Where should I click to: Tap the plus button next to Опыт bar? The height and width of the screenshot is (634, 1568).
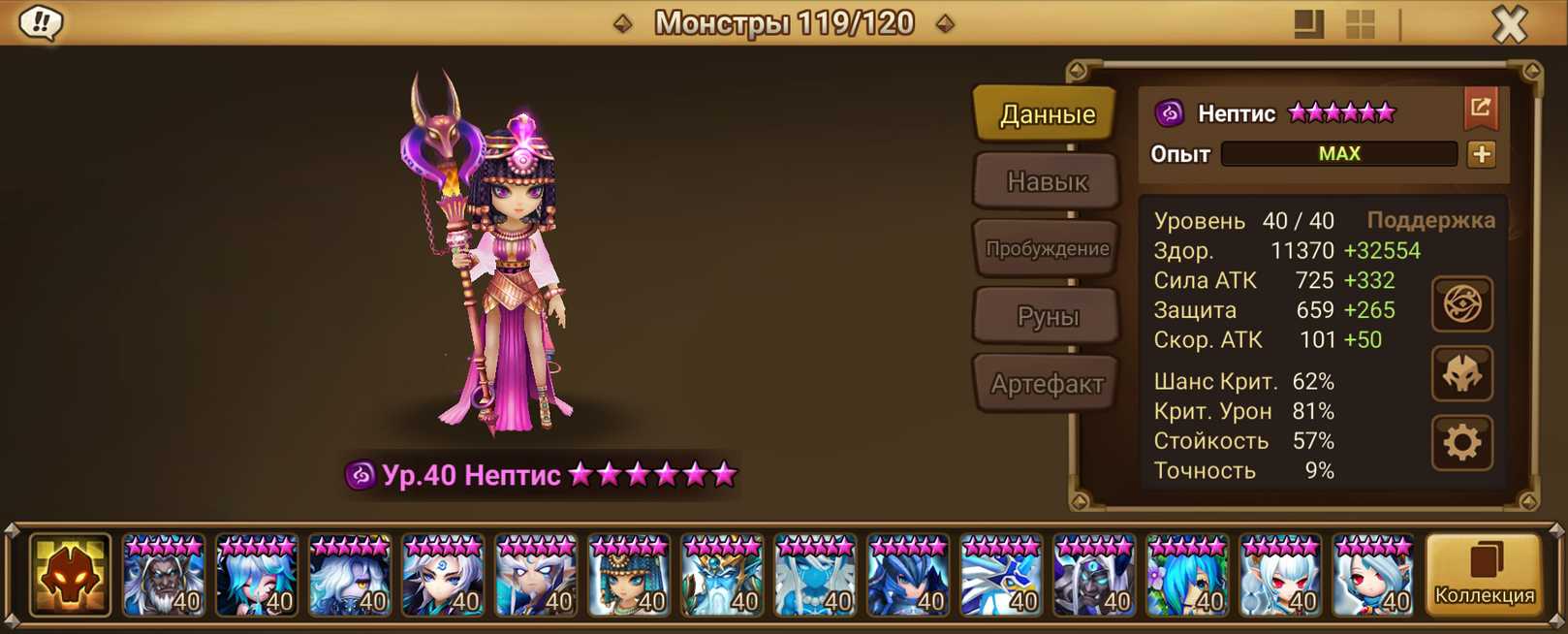pyautogui.click(x=1481, y=154)
